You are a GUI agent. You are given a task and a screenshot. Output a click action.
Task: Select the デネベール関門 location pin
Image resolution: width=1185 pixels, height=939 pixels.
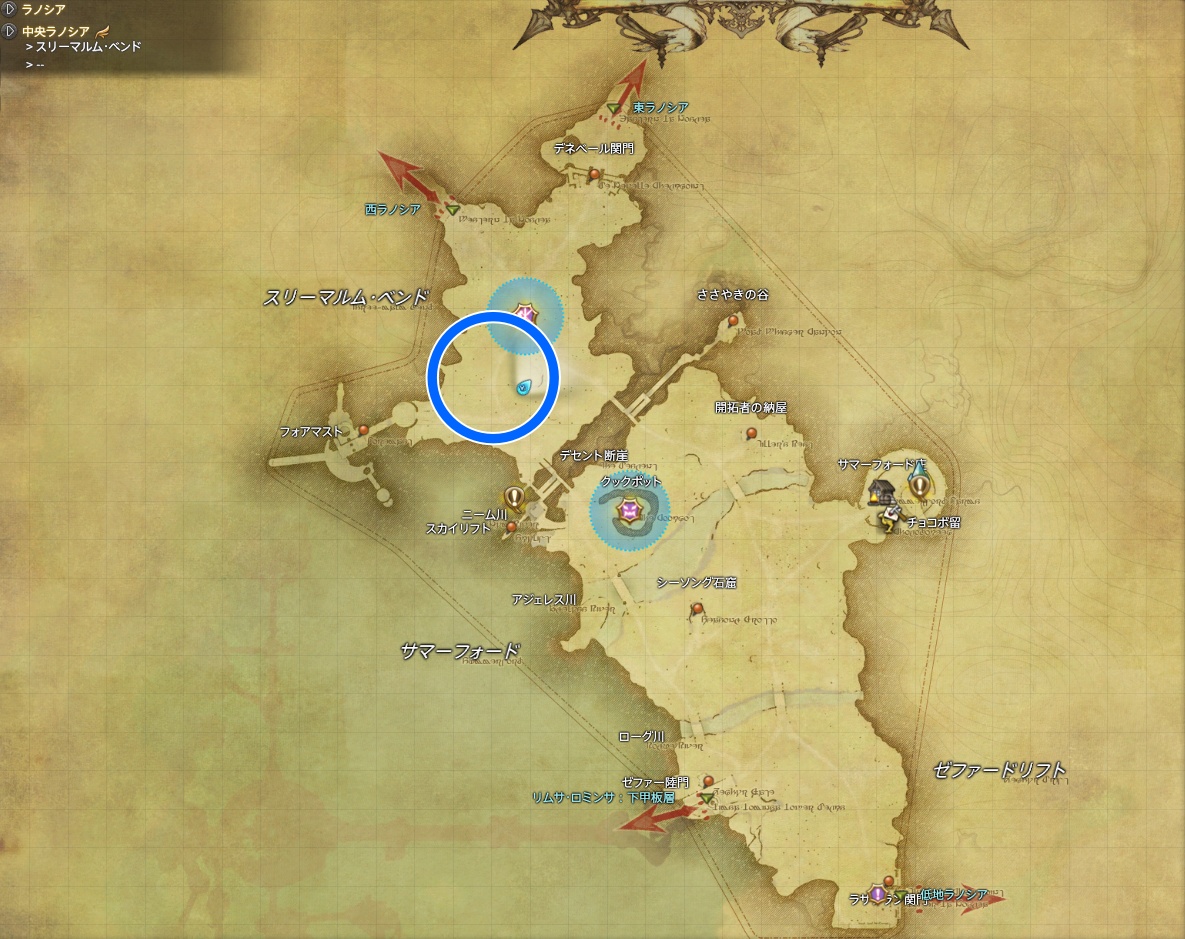594,174
